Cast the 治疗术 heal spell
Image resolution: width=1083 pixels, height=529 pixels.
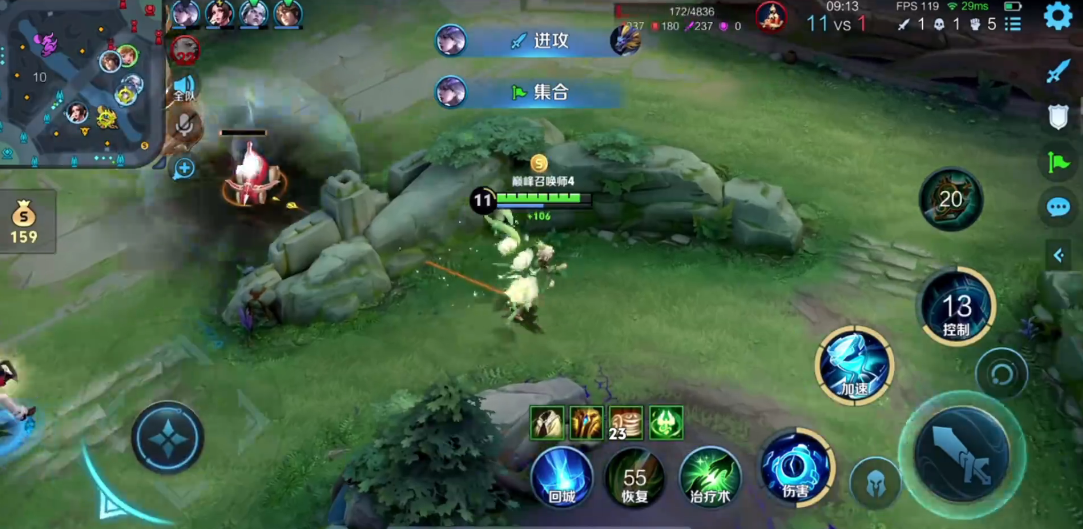click(710, 477)
